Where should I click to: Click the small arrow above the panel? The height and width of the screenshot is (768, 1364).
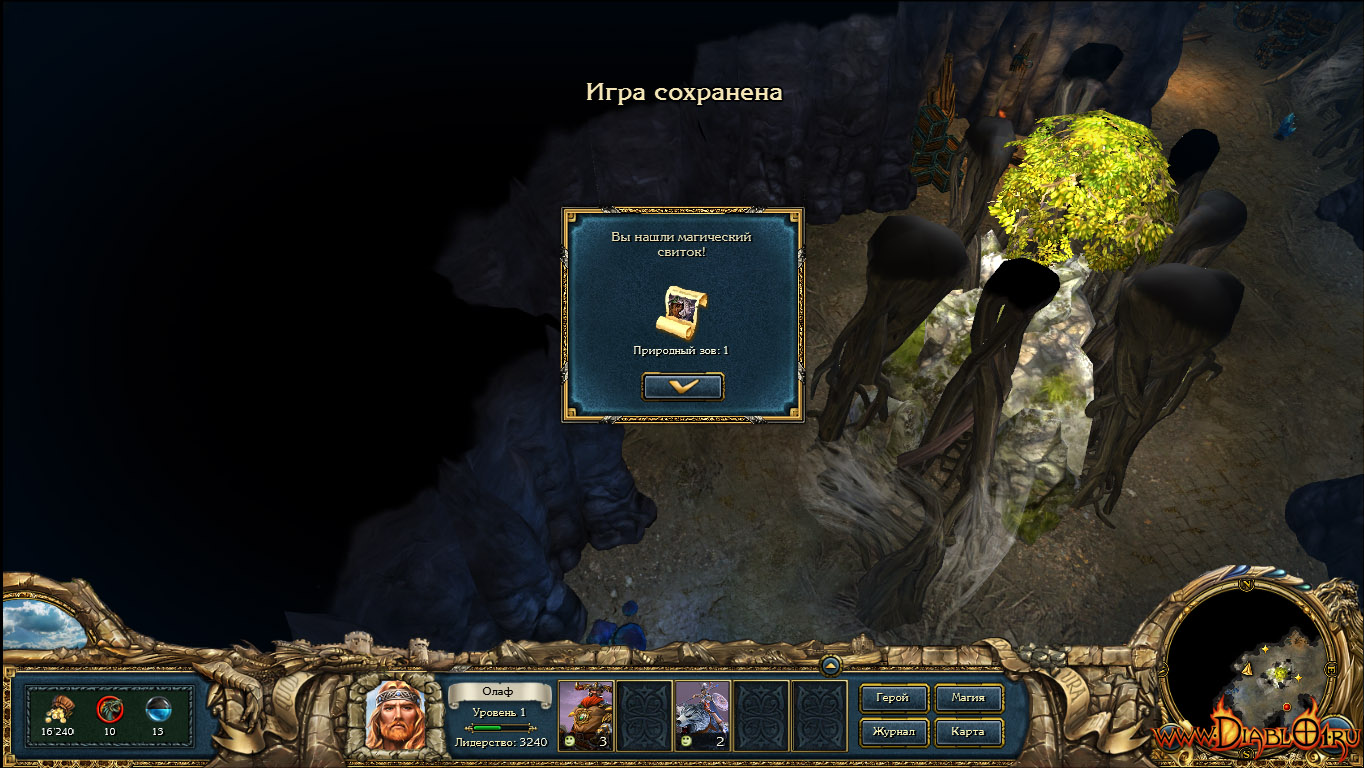pos(830,665)
